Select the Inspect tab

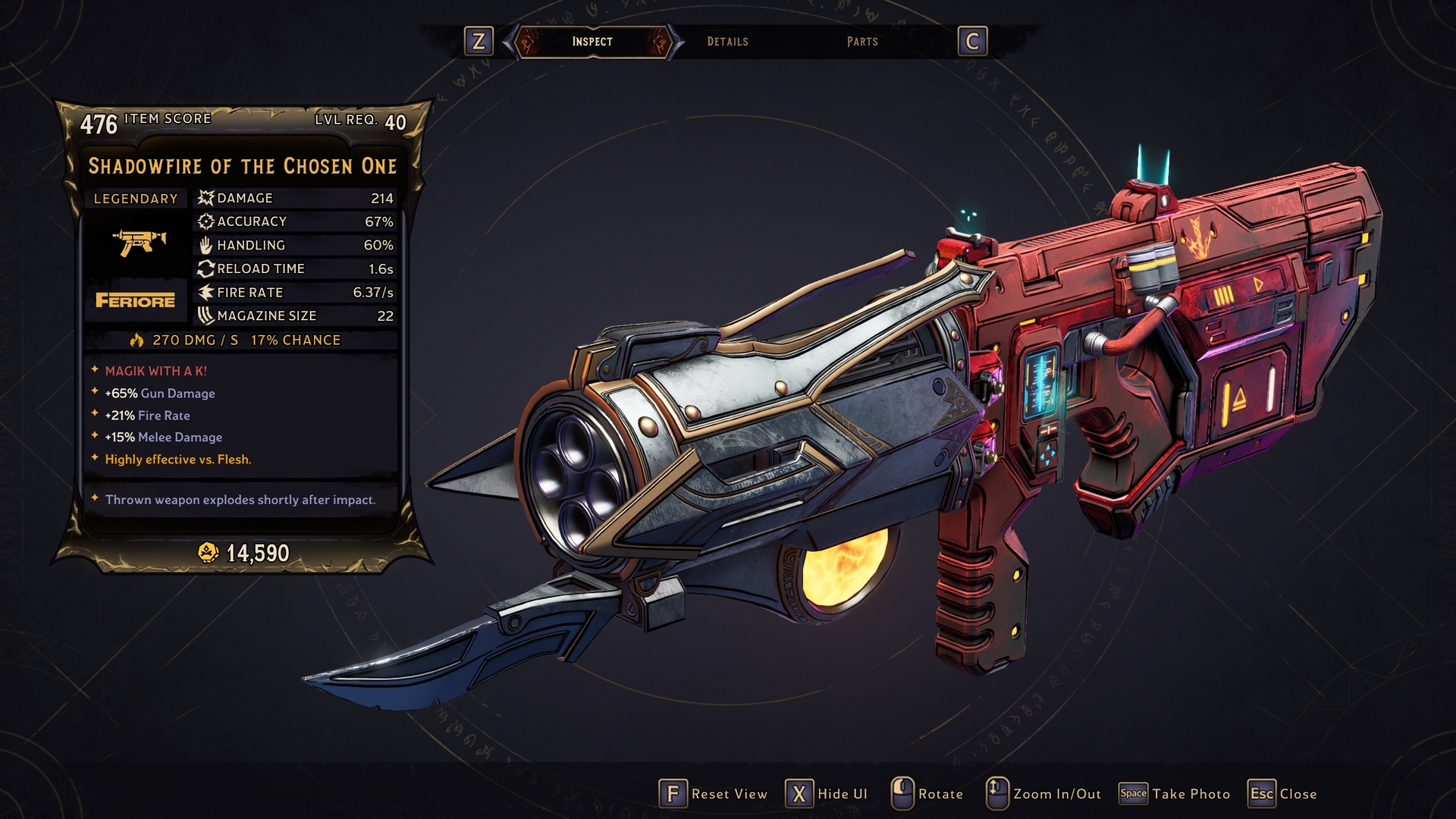tap(592, 42)
